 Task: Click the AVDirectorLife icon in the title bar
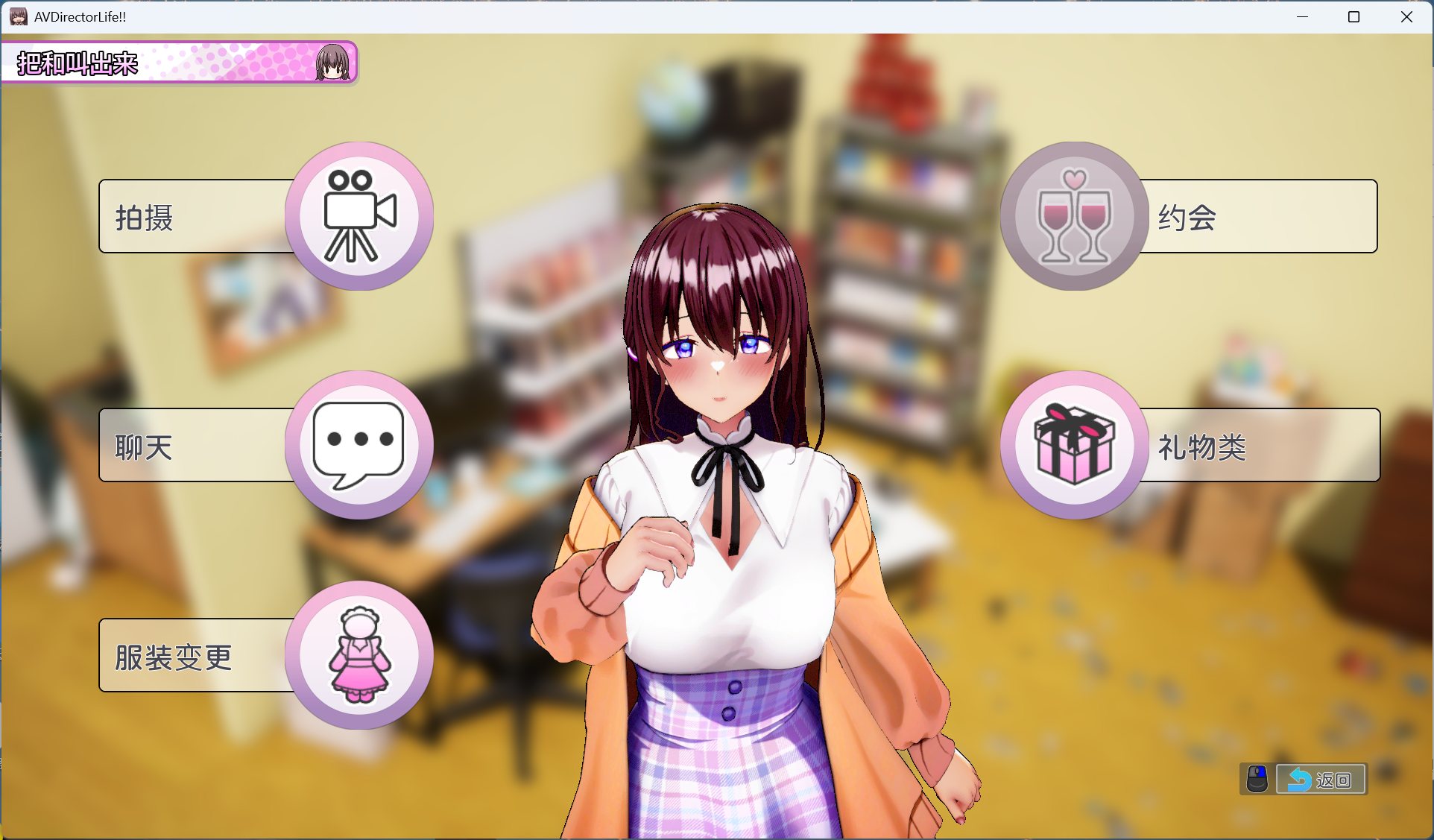pyautogui.click(x=16, y=16)
